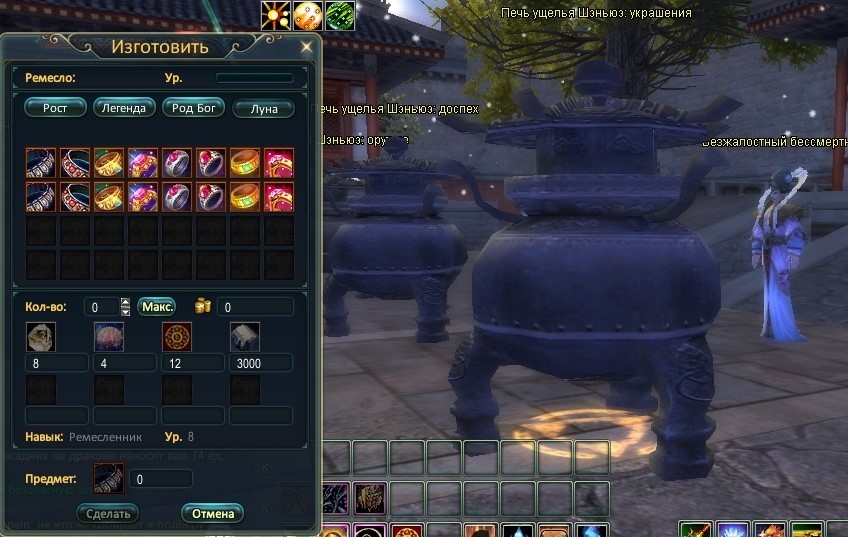Select the Род Бог tab
This screenshot has height=537, width=848.
pyautogui.click(x=192, y=108)
